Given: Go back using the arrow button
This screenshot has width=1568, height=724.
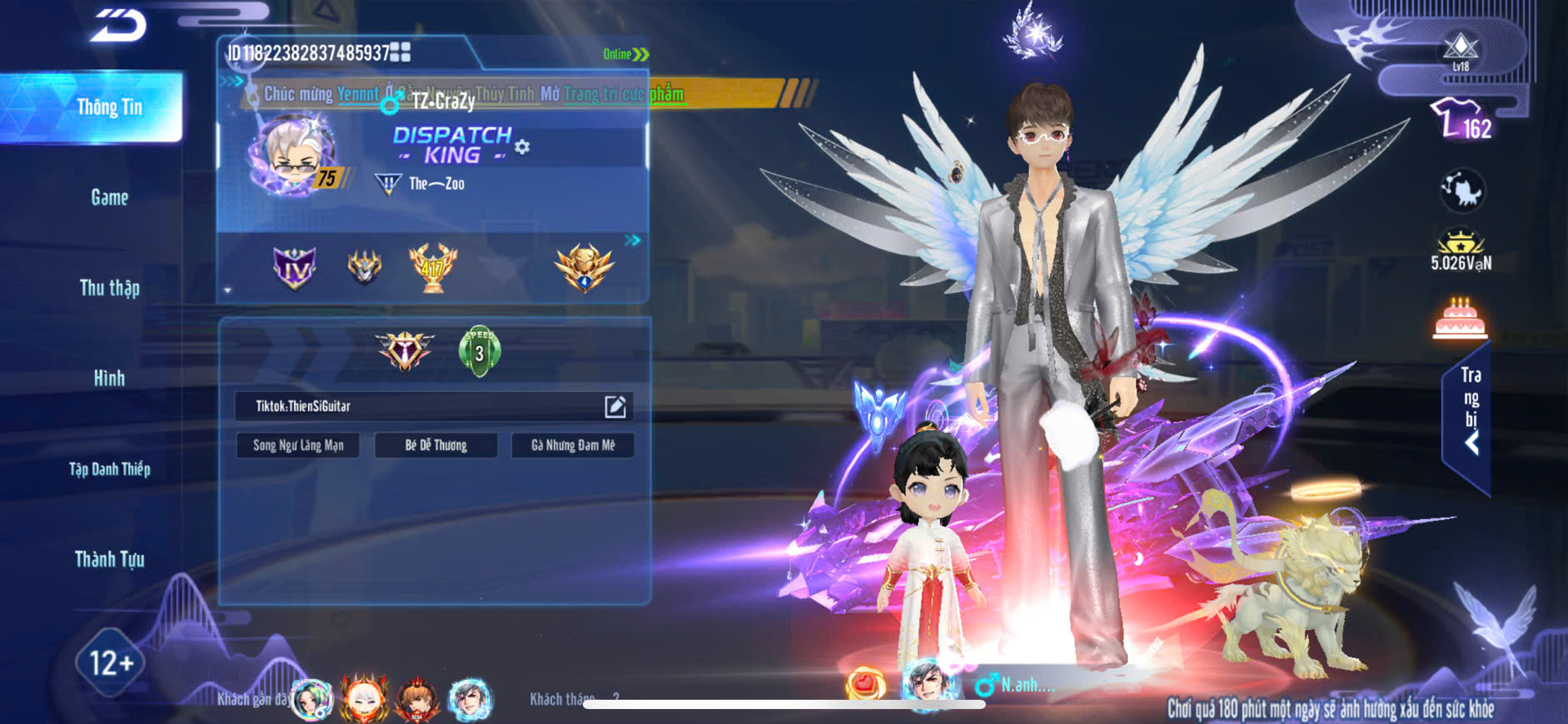Looking at the screenshot, I should coord(119,25).
